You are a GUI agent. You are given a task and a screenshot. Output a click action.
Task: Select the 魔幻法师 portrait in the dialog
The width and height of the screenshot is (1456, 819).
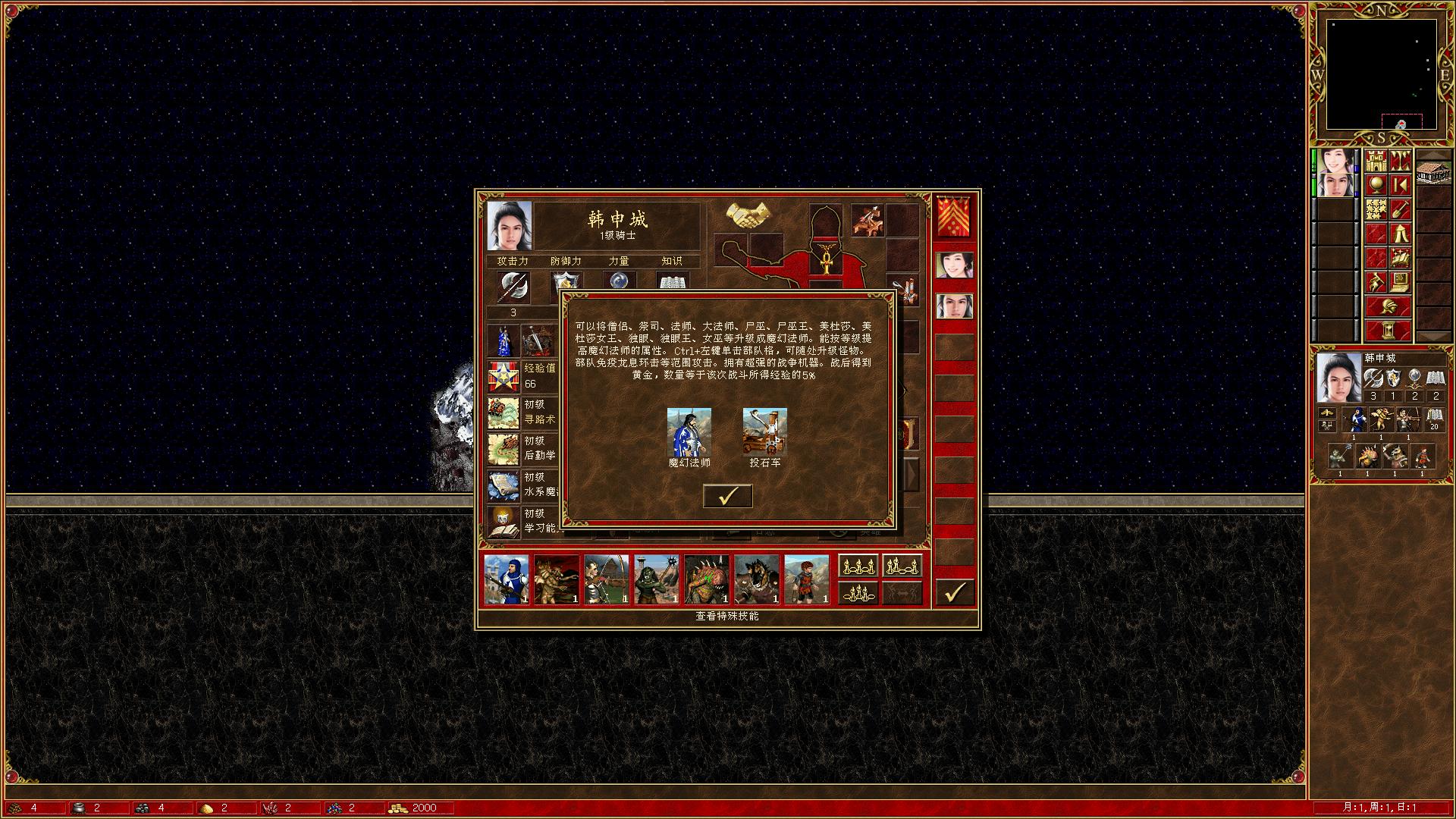click(x=689, y=431)
